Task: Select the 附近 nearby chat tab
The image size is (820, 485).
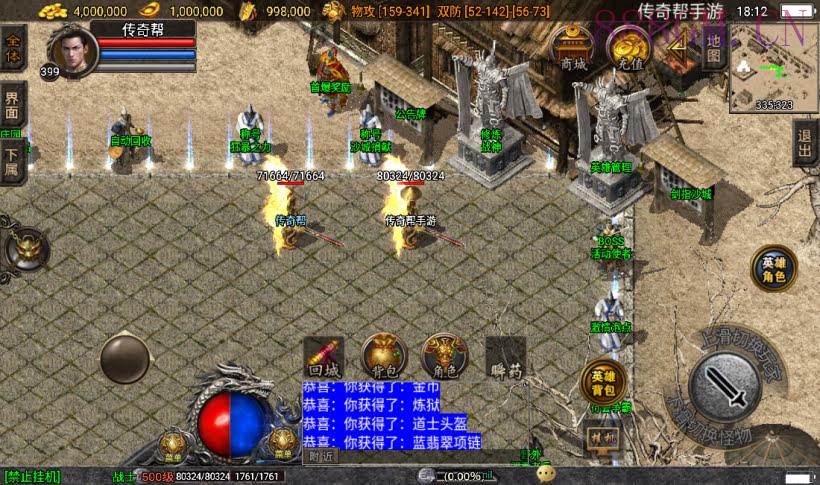Action: (320, 456)
